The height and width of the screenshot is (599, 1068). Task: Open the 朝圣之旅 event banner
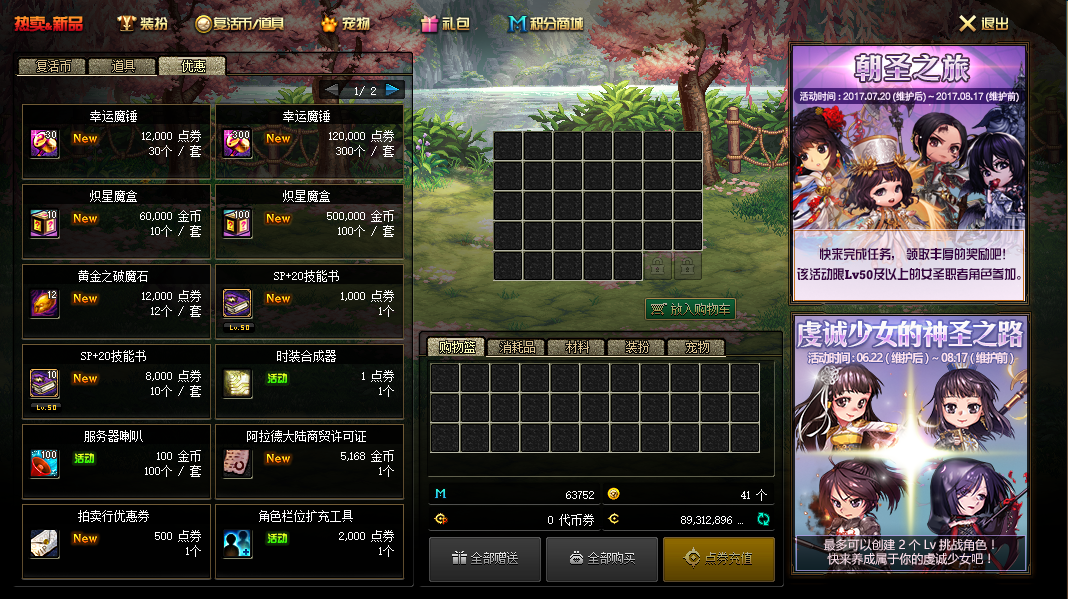(909, 172)
